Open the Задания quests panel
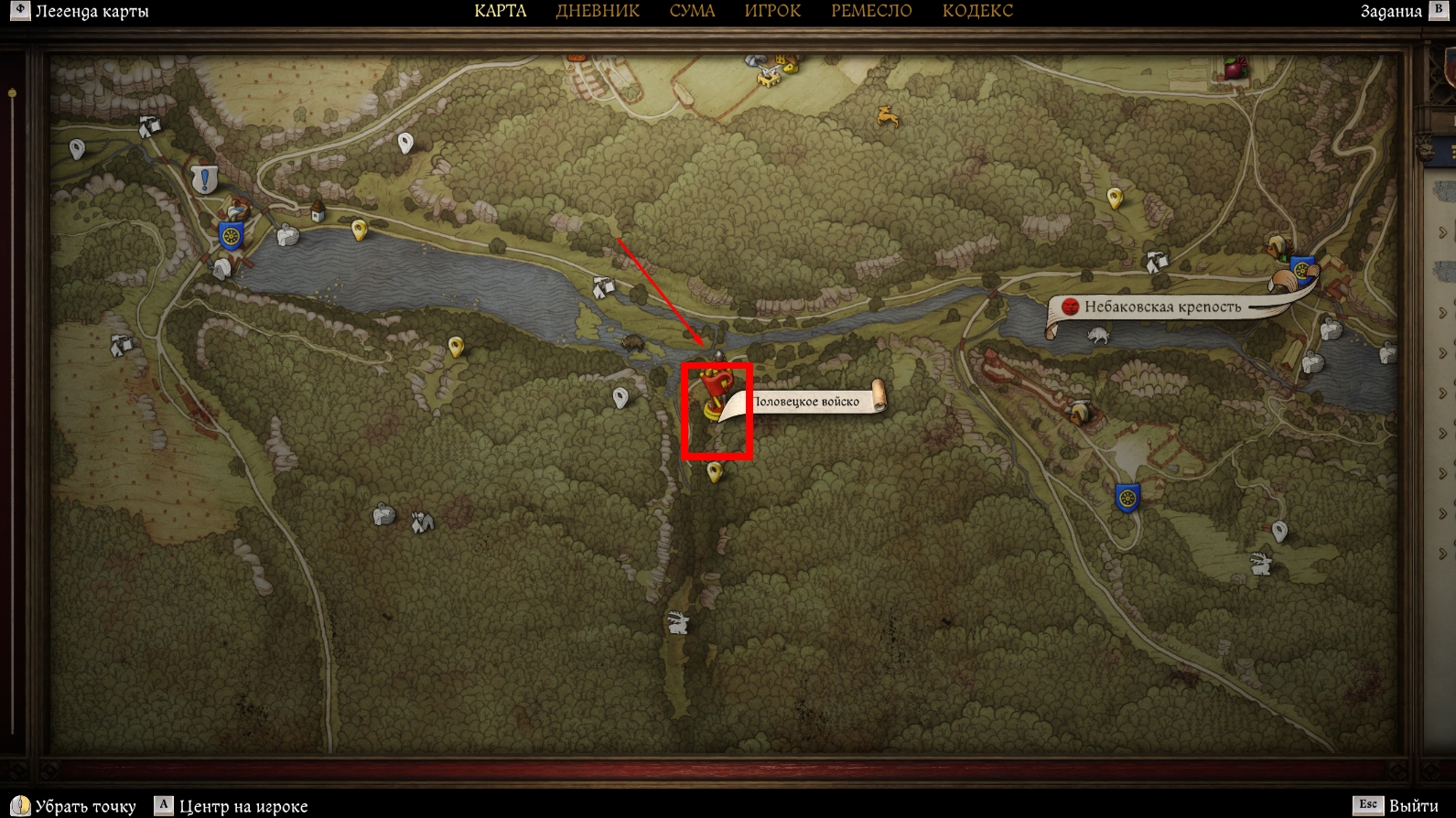 point(1390,12)
